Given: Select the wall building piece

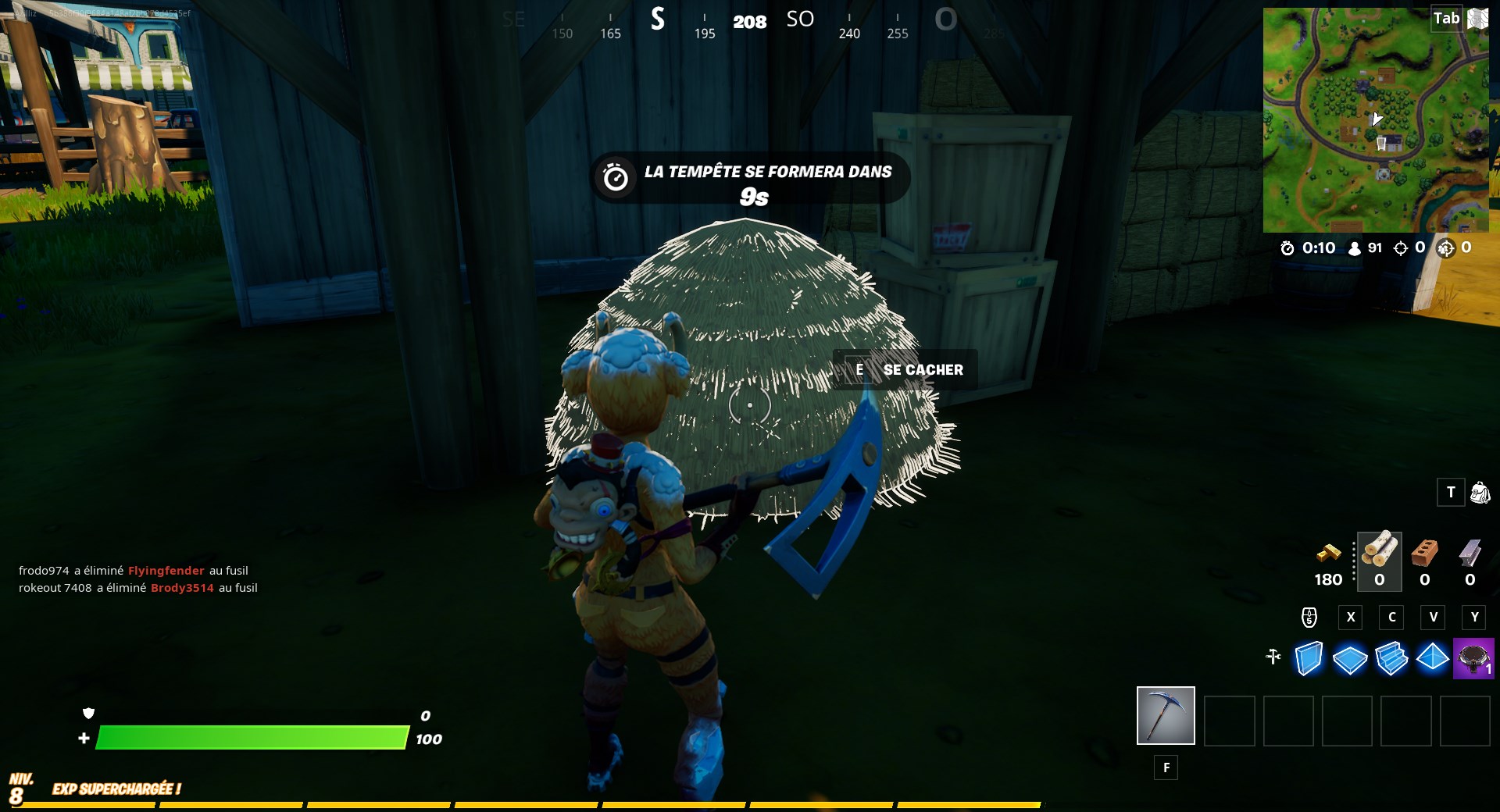Looking at the screenshot, I should click(x=1308, y=660).
